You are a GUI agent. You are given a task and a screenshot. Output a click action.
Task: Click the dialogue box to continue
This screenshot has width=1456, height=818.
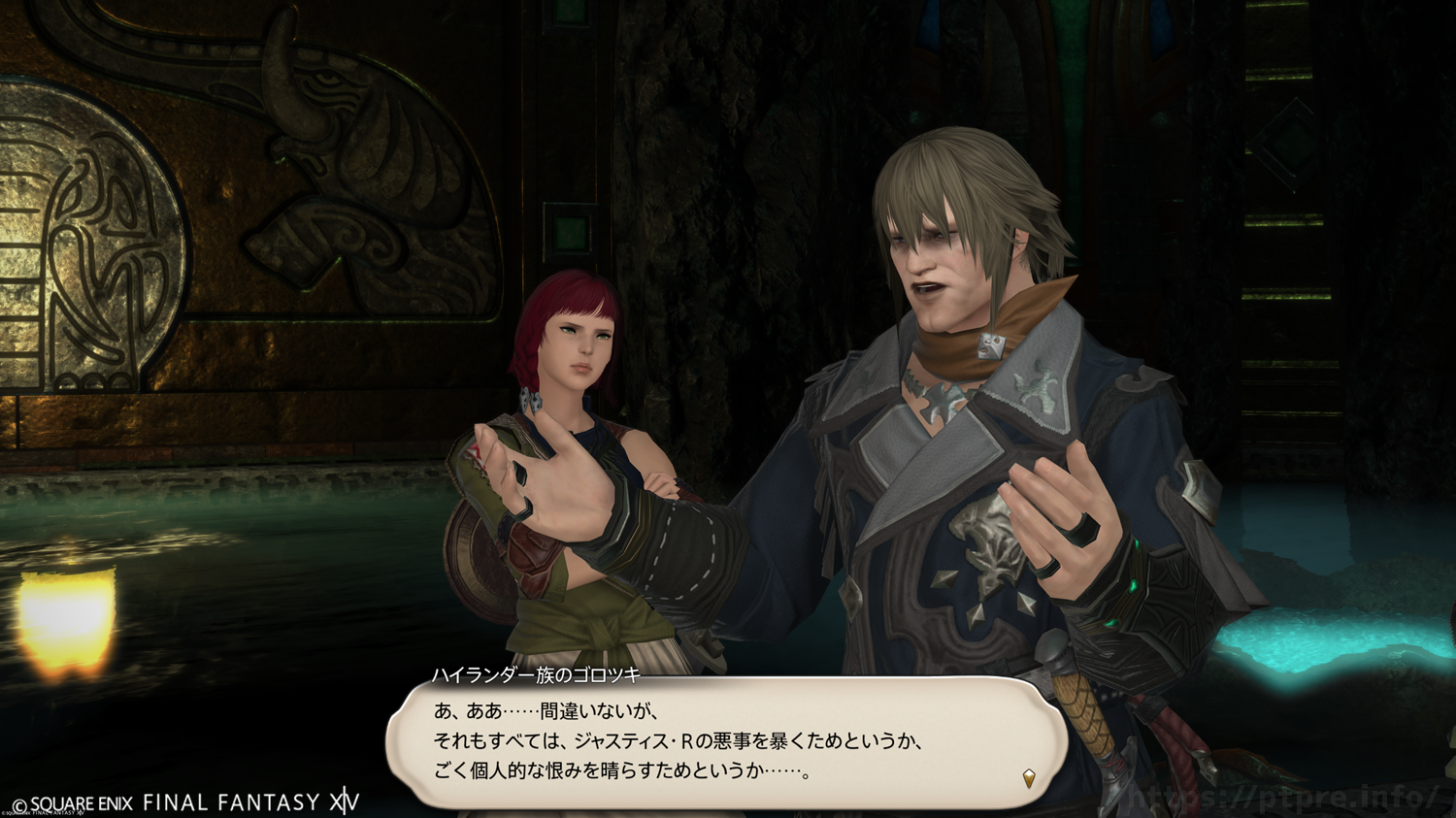(x=726, y=741)
